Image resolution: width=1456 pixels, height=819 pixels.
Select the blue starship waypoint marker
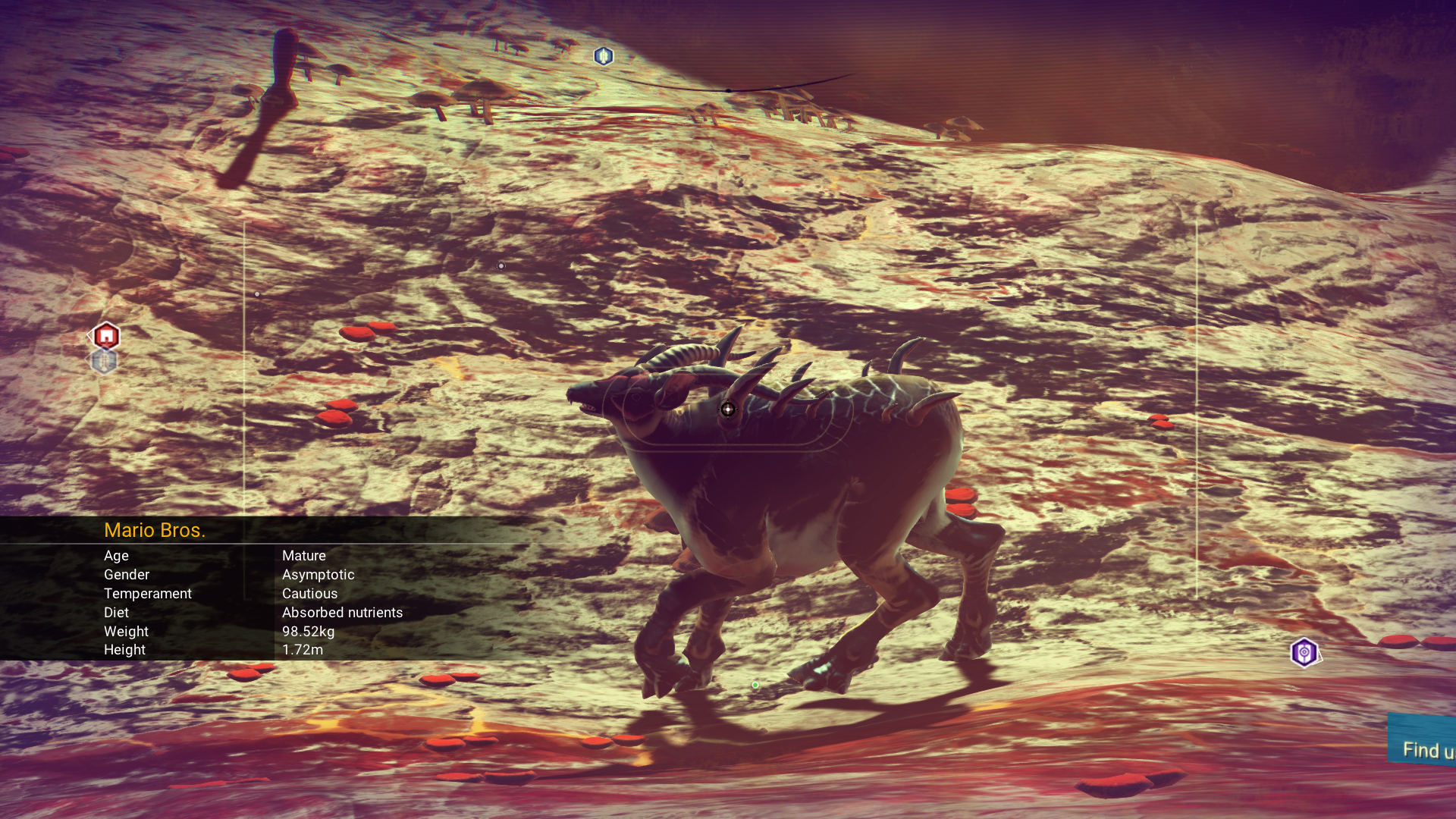[604, 56]
